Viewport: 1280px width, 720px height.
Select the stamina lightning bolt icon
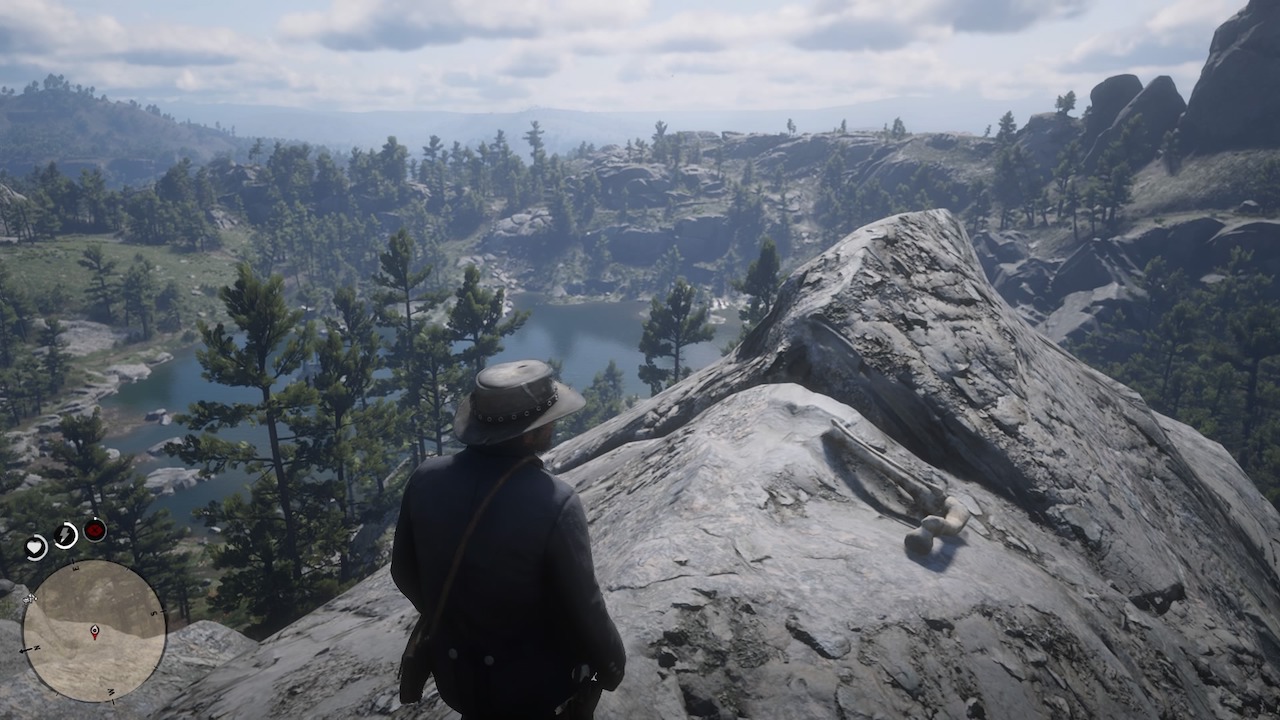(64, 532)
